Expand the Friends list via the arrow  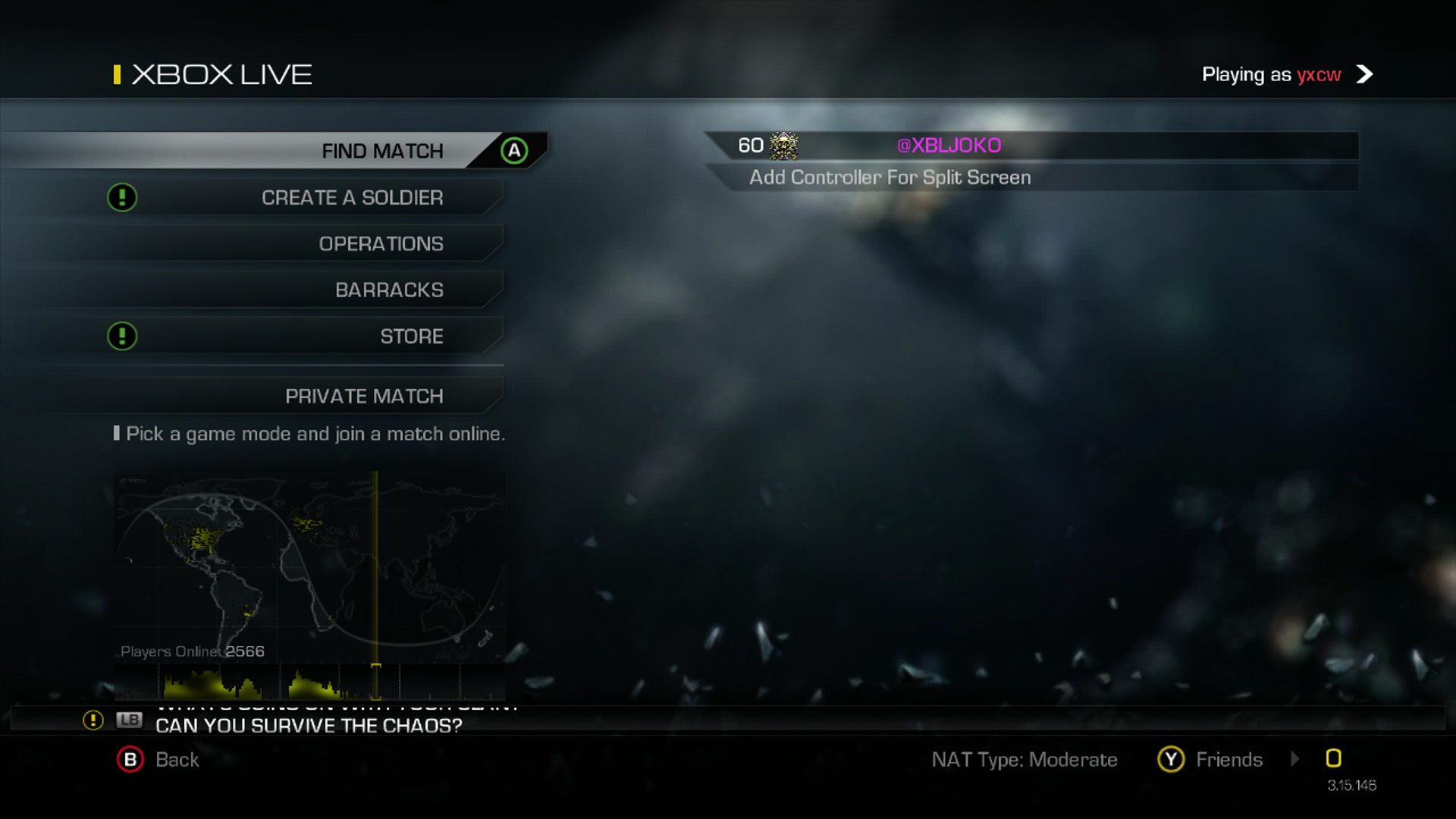(x=1294, y=759)
